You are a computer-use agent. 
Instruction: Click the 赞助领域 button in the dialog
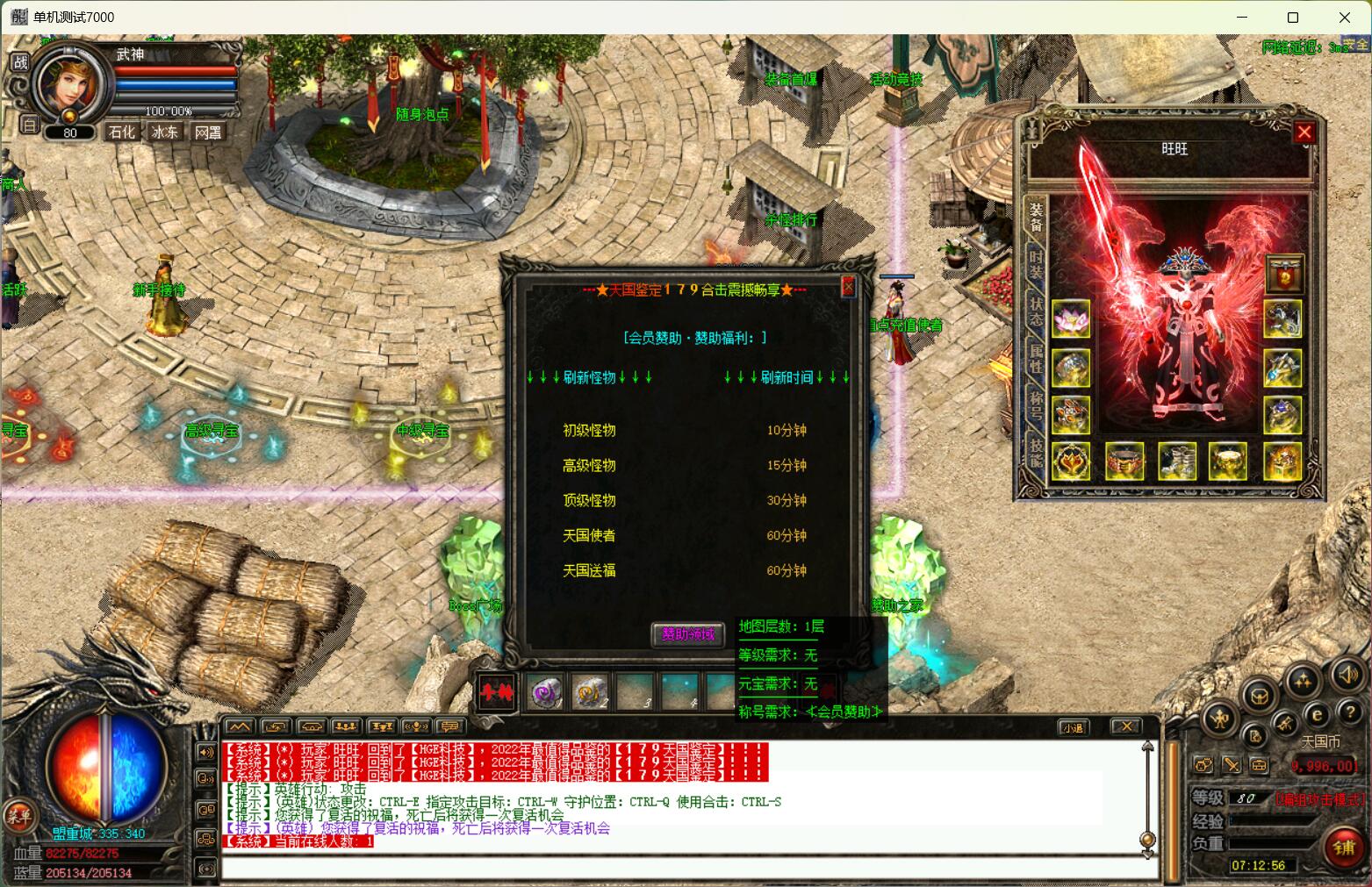point(687,634)
